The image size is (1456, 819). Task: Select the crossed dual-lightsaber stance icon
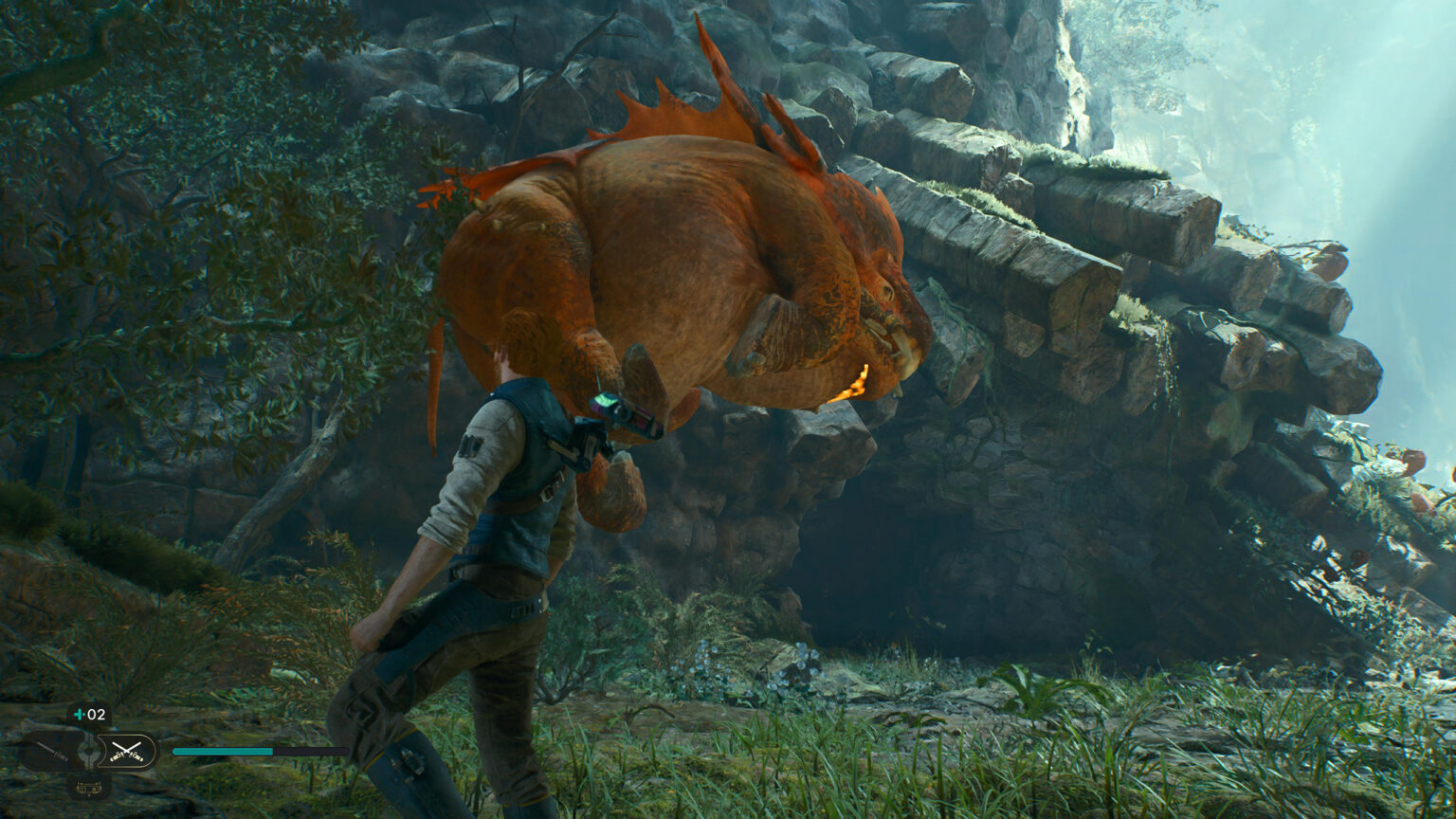[x=126, y=751]
